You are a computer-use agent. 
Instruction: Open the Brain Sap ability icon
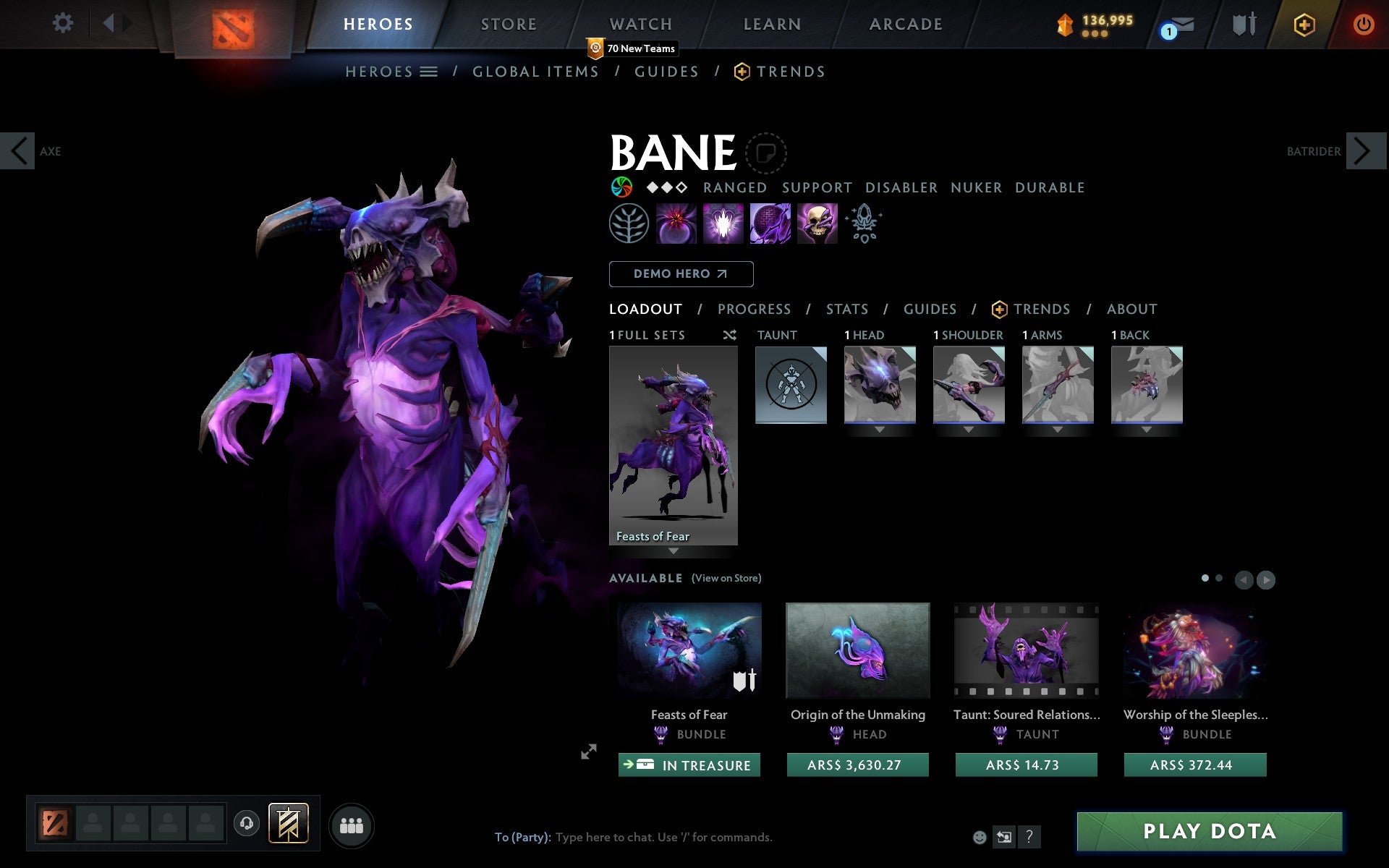click(721, 224)
